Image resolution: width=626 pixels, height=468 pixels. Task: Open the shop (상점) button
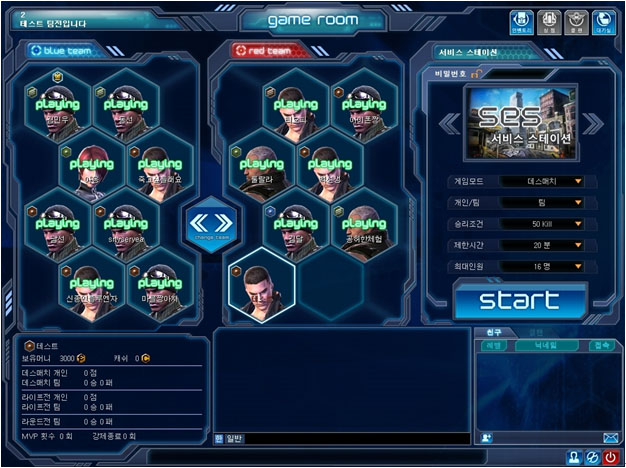click(x=548, y=21)
